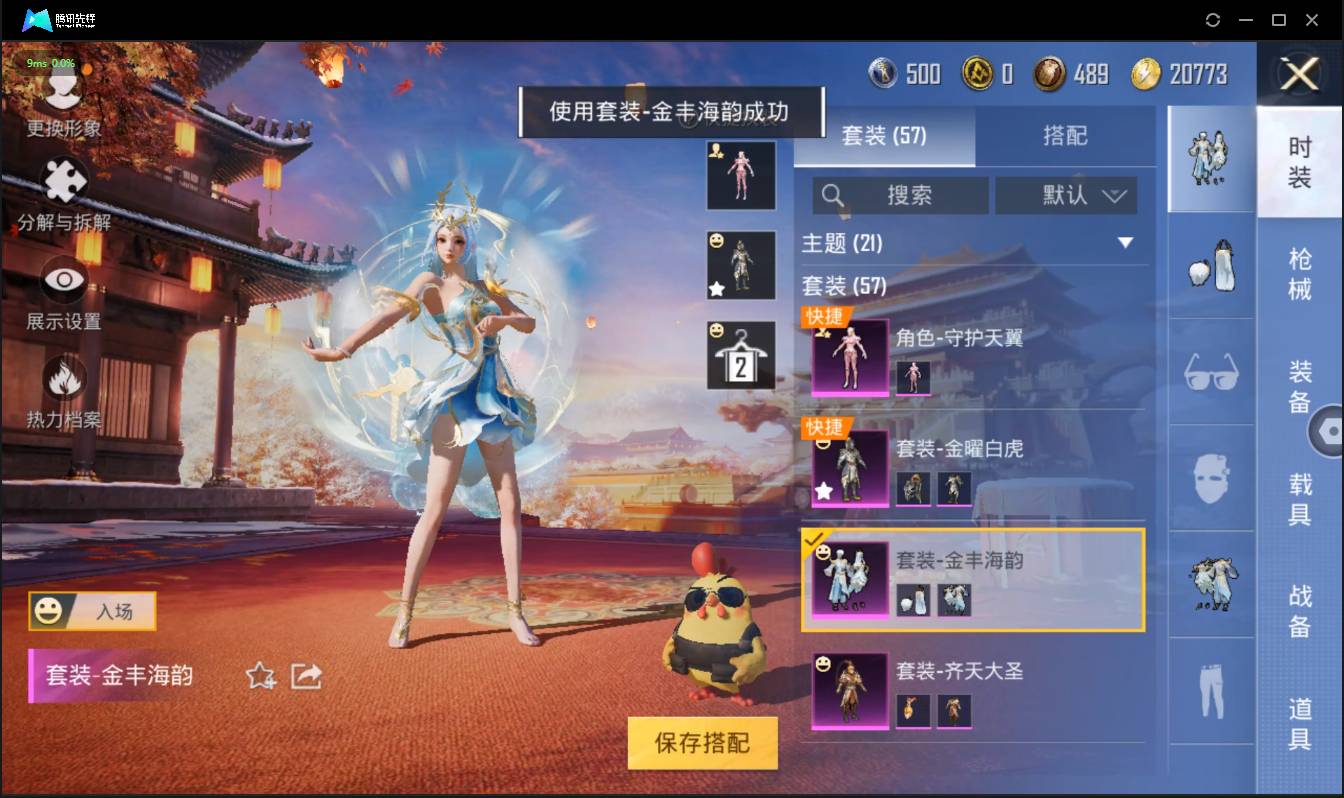Select the pants equipment slot icon

(1210, 692)
